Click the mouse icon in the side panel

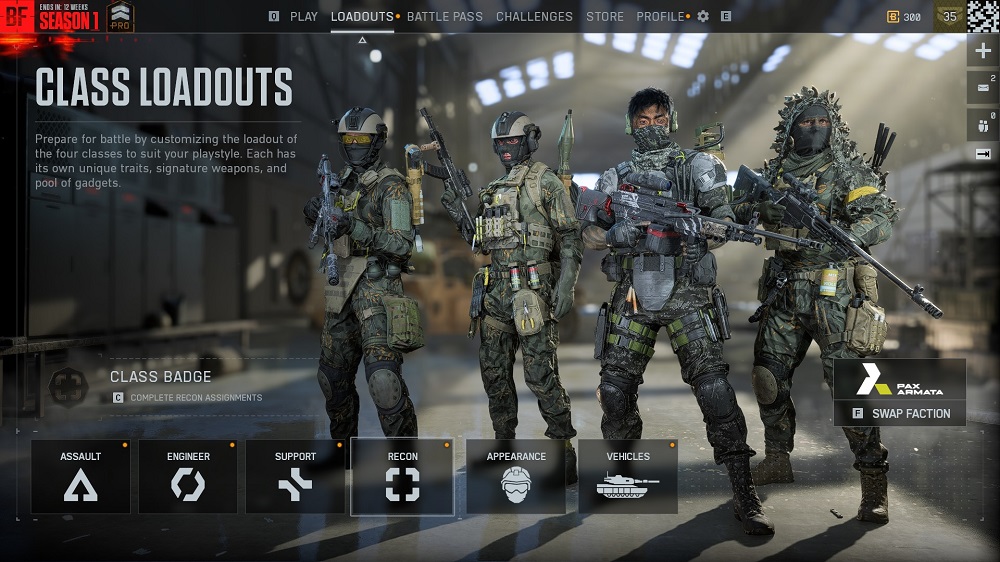[982, 125]
